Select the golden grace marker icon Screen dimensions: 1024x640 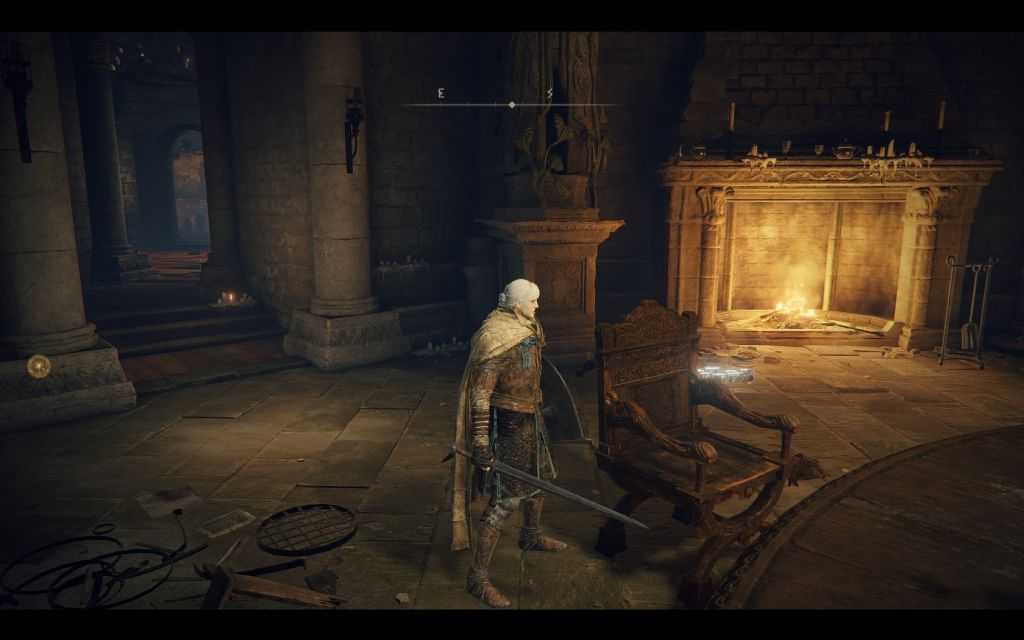[x=39, y=366]
